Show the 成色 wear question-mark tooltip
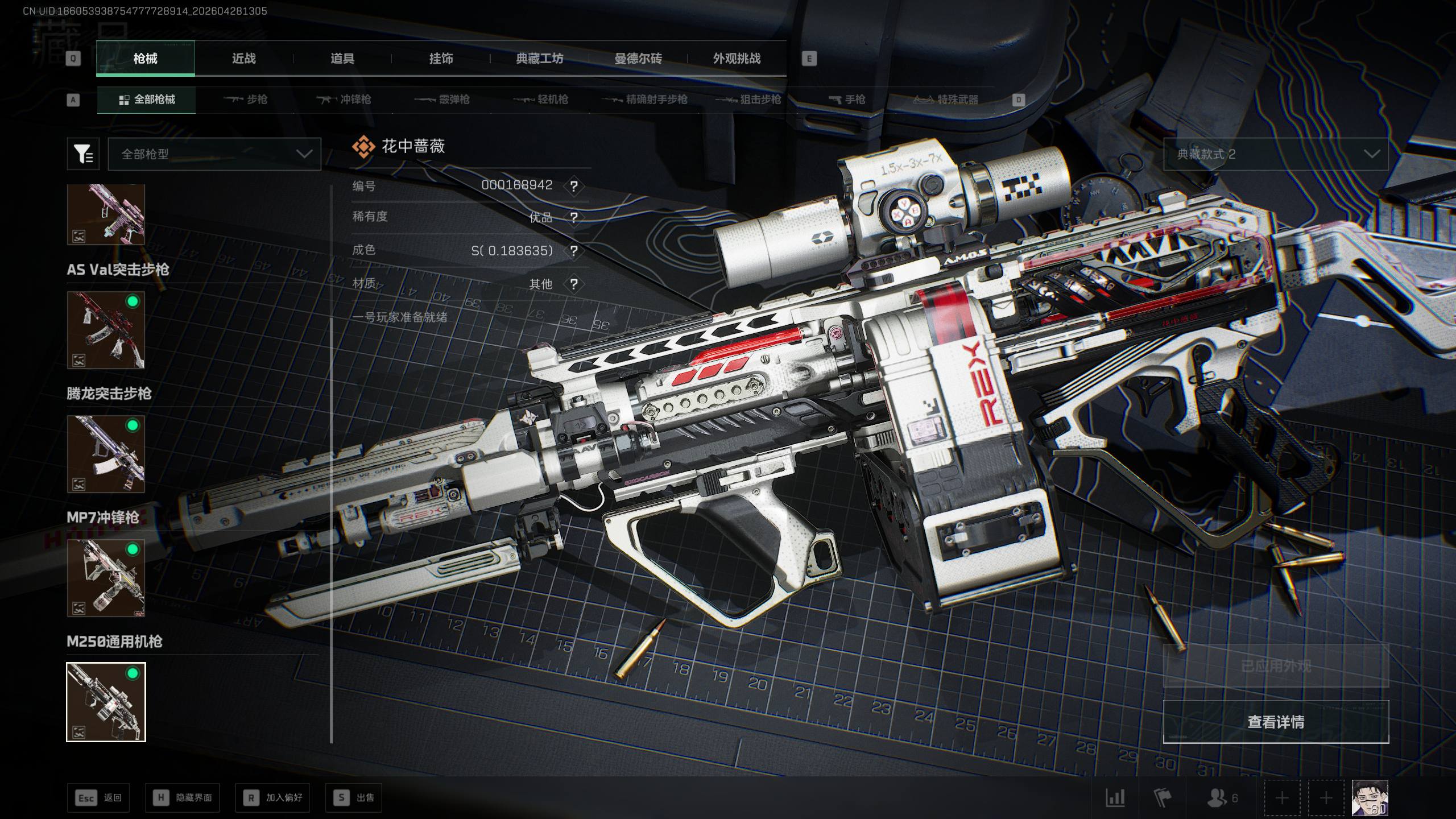This screenshot has height=819, width=1456. pos(574,251)
